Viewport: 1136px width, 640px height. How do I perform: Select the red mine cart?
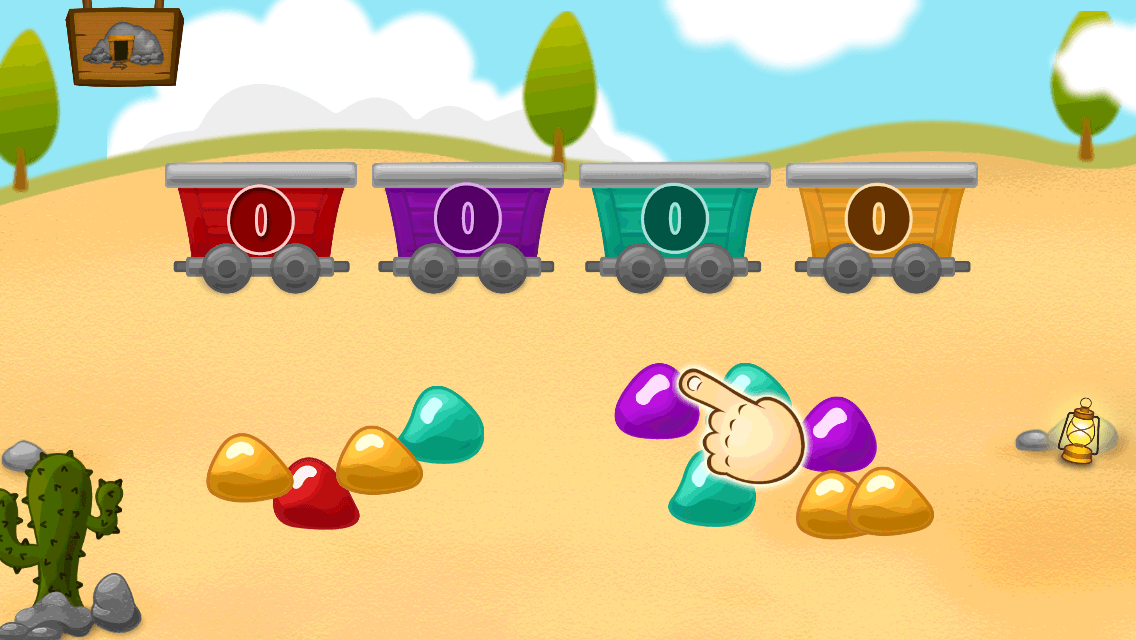point(261,220)
